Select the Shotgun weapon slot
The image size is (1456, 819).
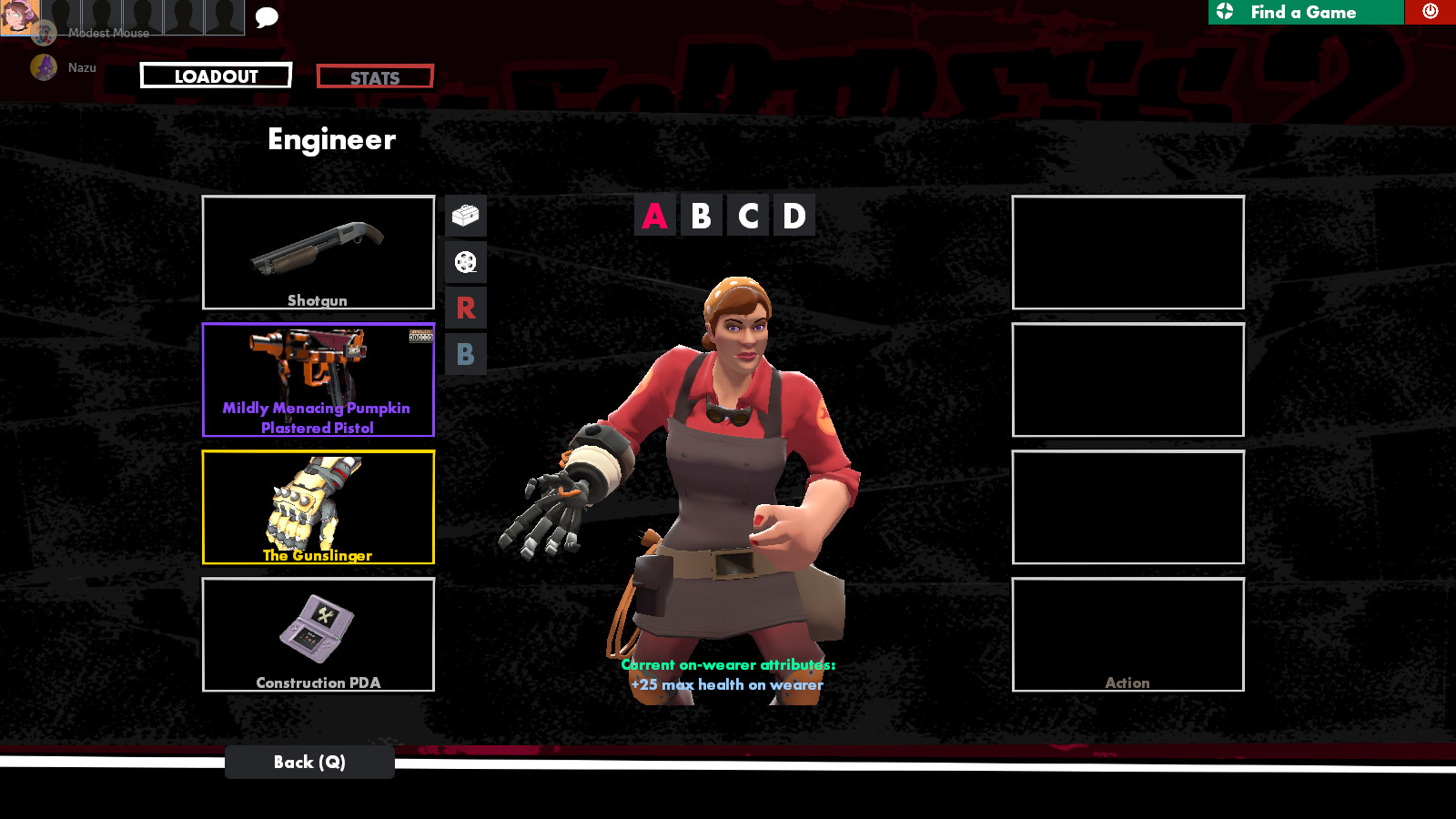coord(318,252)
